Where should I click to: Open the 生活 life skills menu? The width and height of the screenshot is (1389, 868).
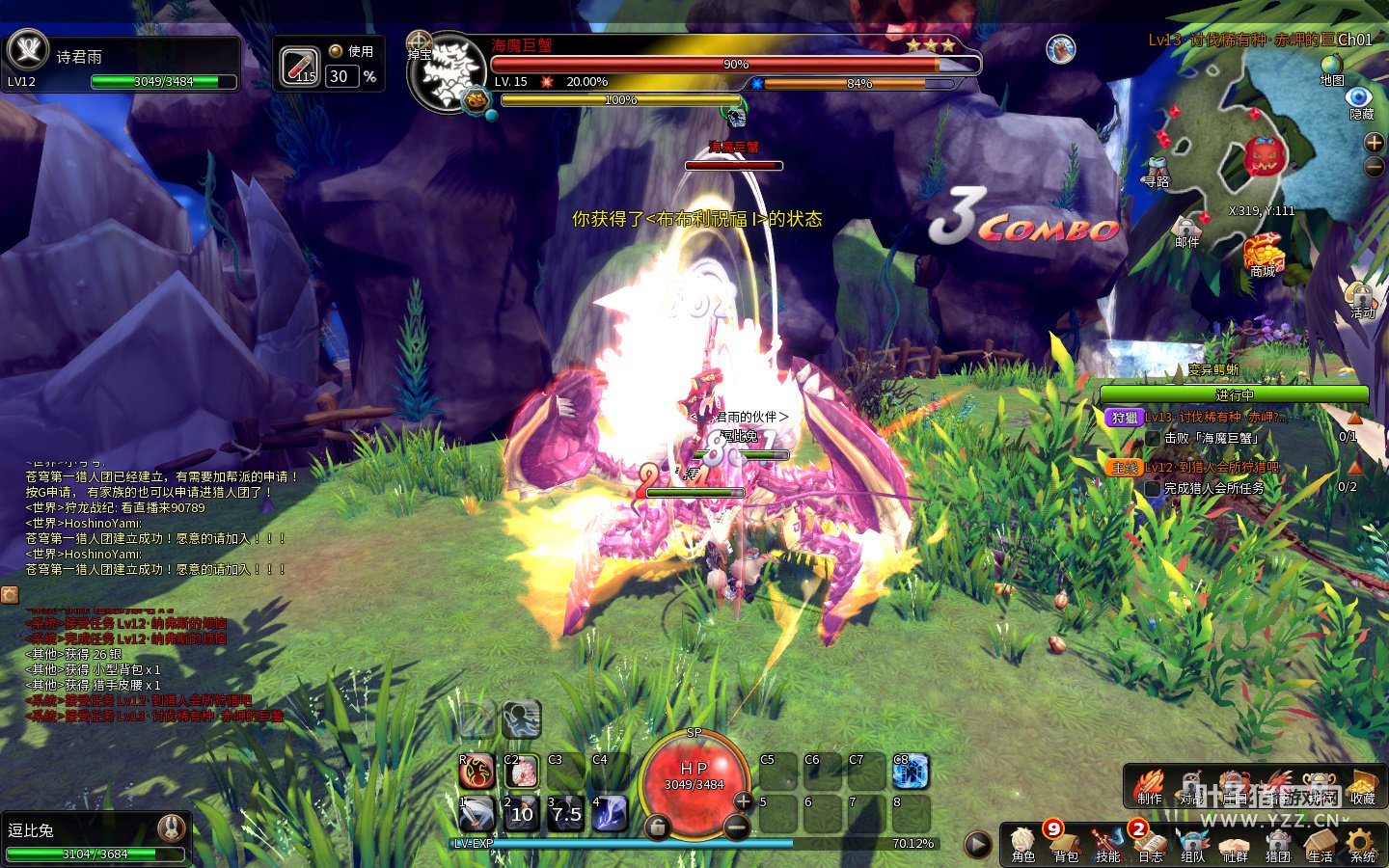tap(1320, 843)
